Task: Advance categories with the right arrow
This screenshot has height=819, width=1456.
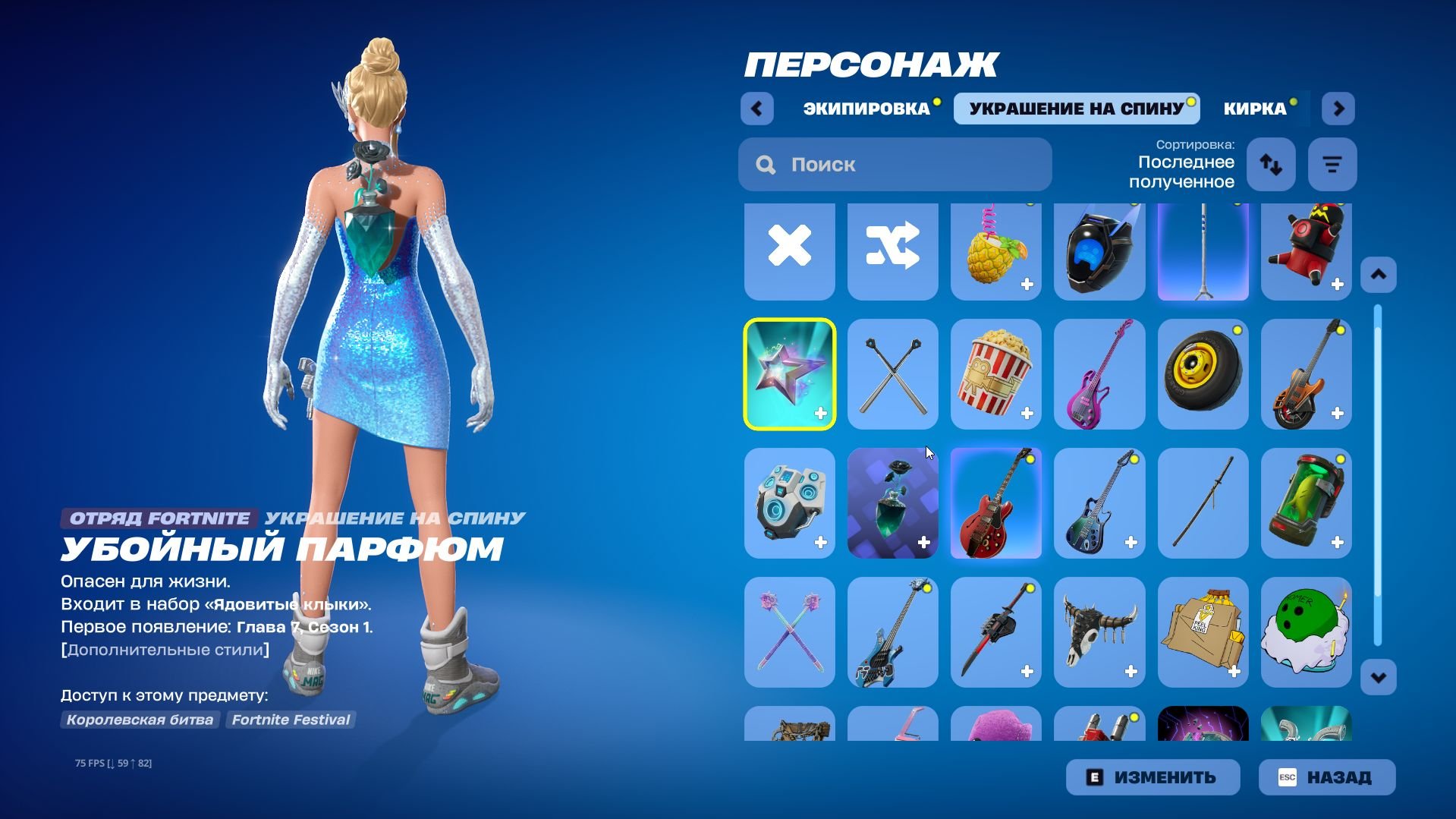Action: point(1338,108)
